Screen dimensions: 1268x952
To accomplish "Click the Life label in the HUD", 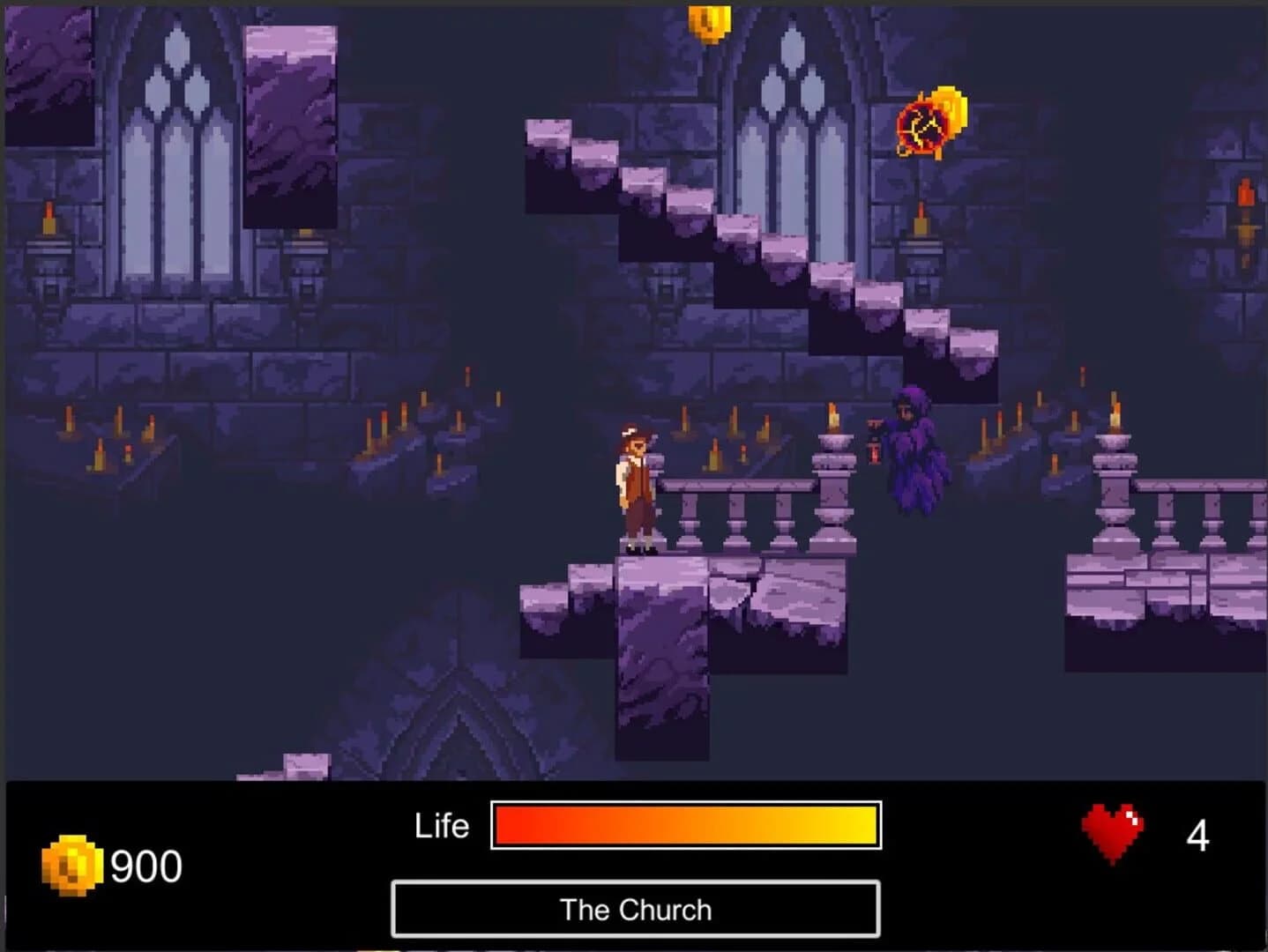I will [441, 826].
